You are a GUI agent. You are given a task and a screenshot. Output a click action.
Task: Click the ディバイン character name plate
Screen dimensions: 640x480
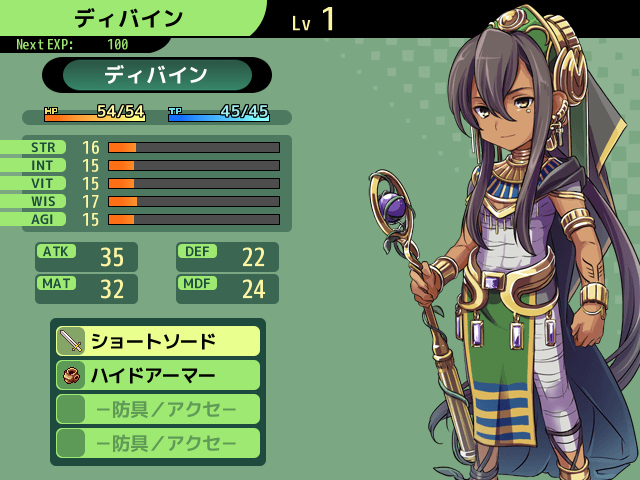157,75
